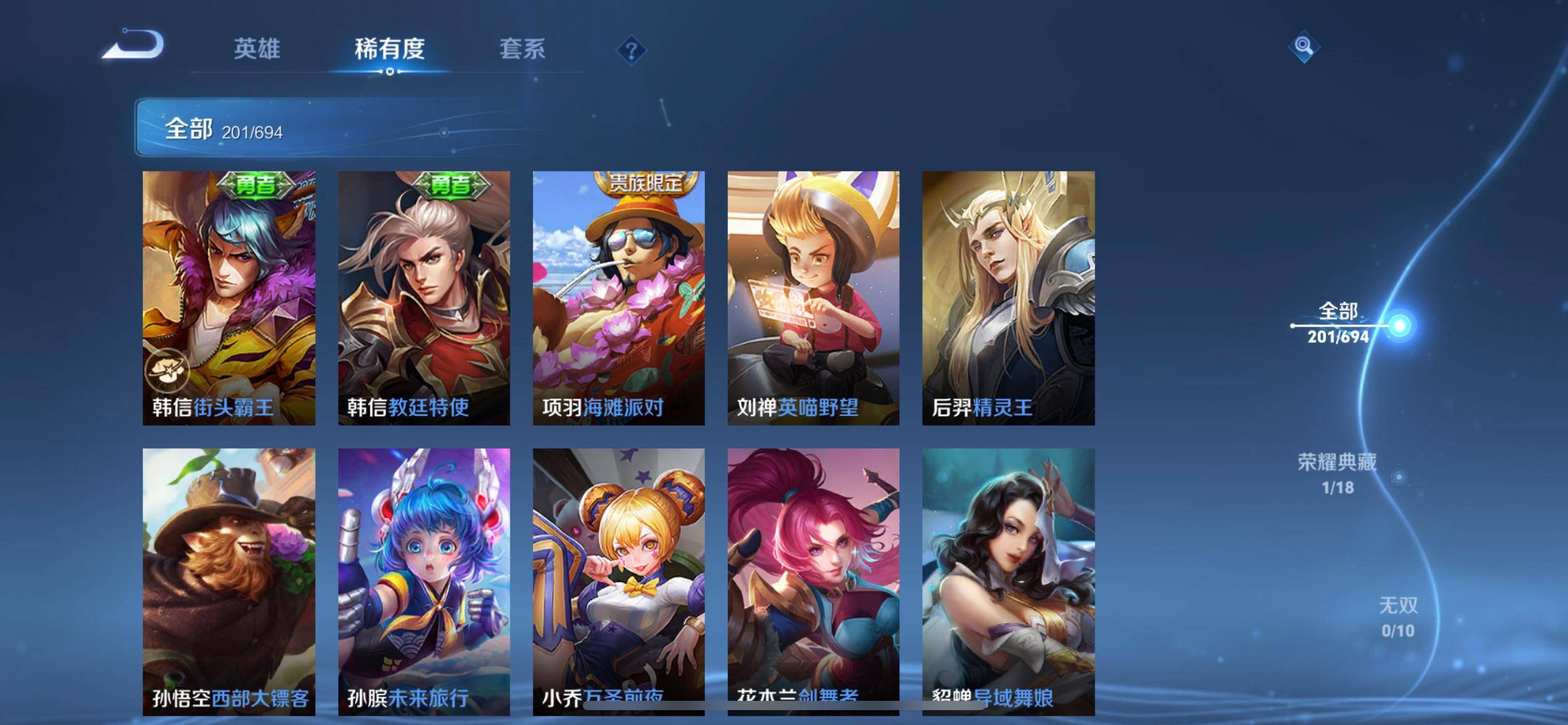1568x725 pixels.
Task: Select the 韩信 教廷特使 skin card
Action: (x=424, y=297)
